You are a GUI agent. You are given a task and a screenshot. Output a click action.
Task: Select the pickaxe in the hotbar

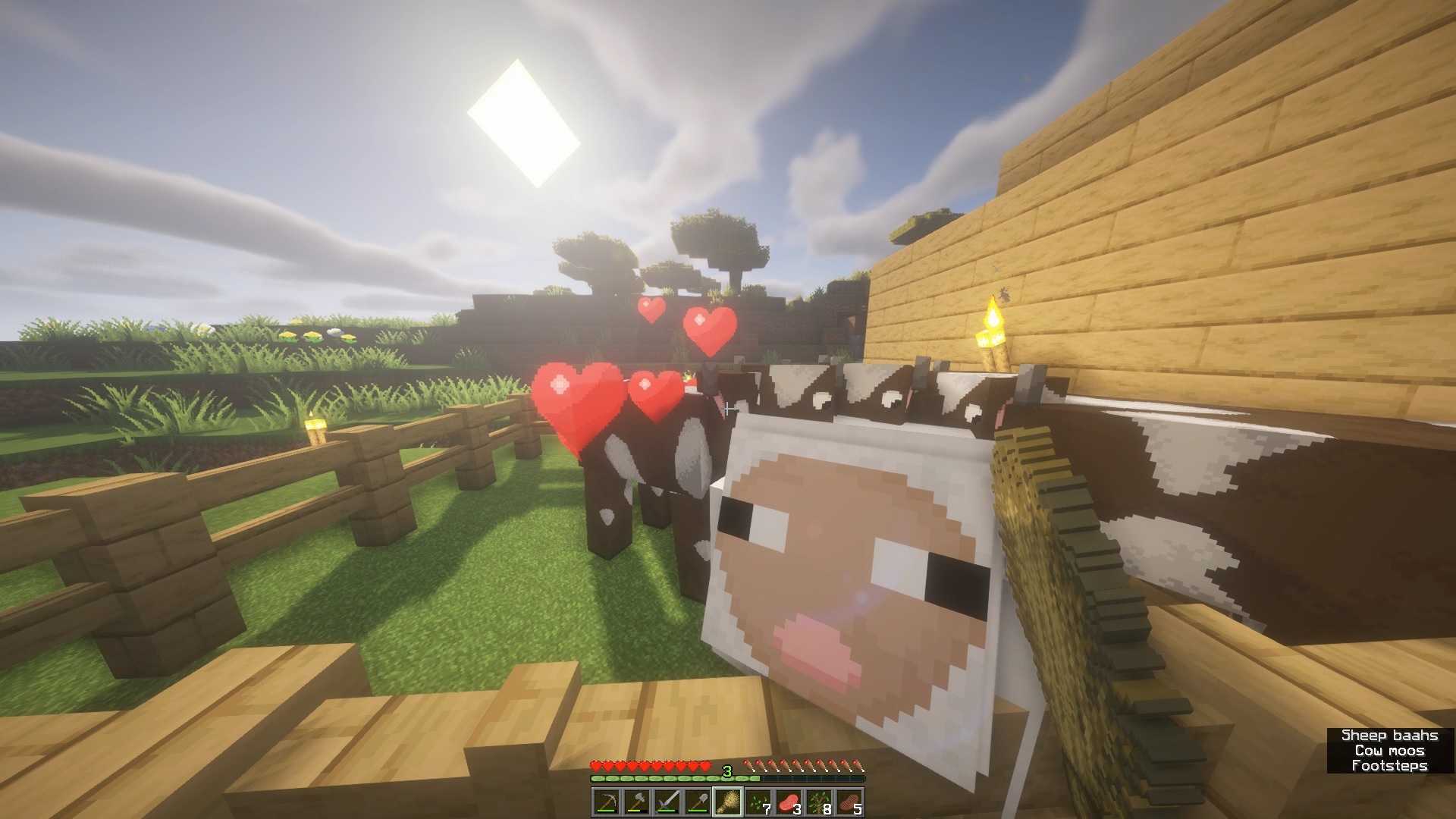pyautogui.click(x=608, y=801)
